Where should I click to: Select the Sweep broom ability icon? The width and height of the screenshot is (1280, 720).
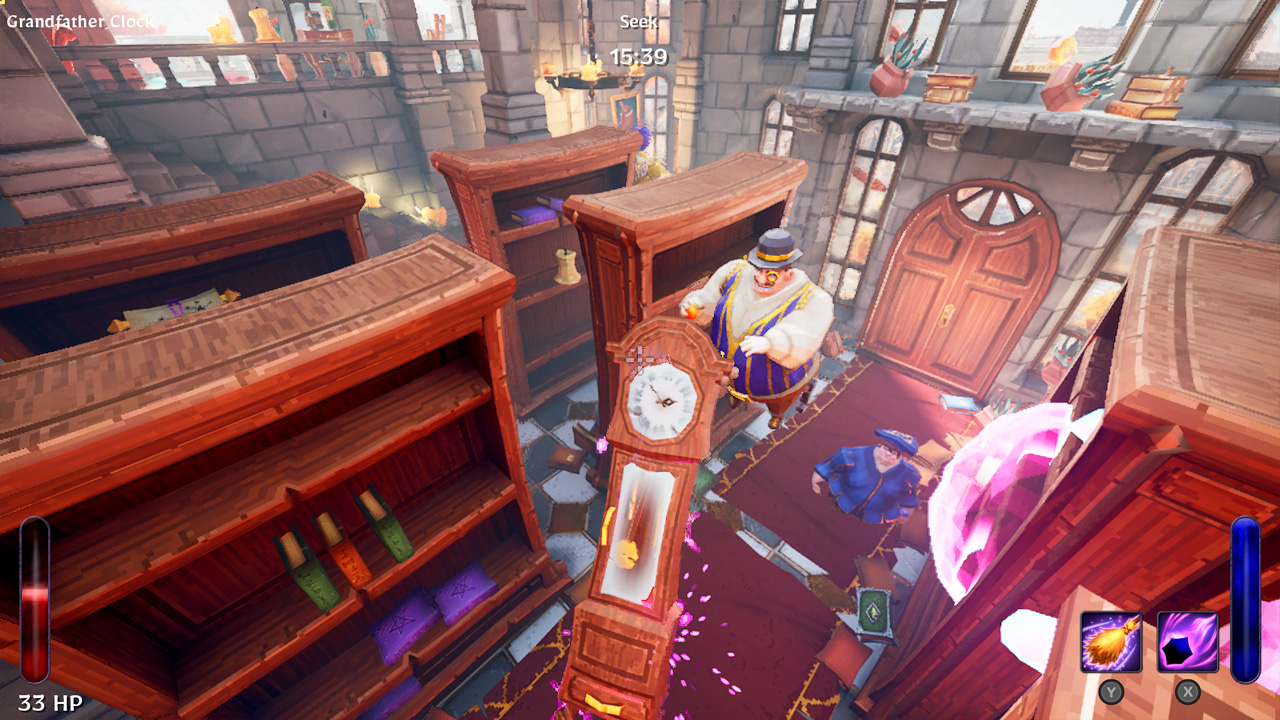click(x=1112, y=641)
